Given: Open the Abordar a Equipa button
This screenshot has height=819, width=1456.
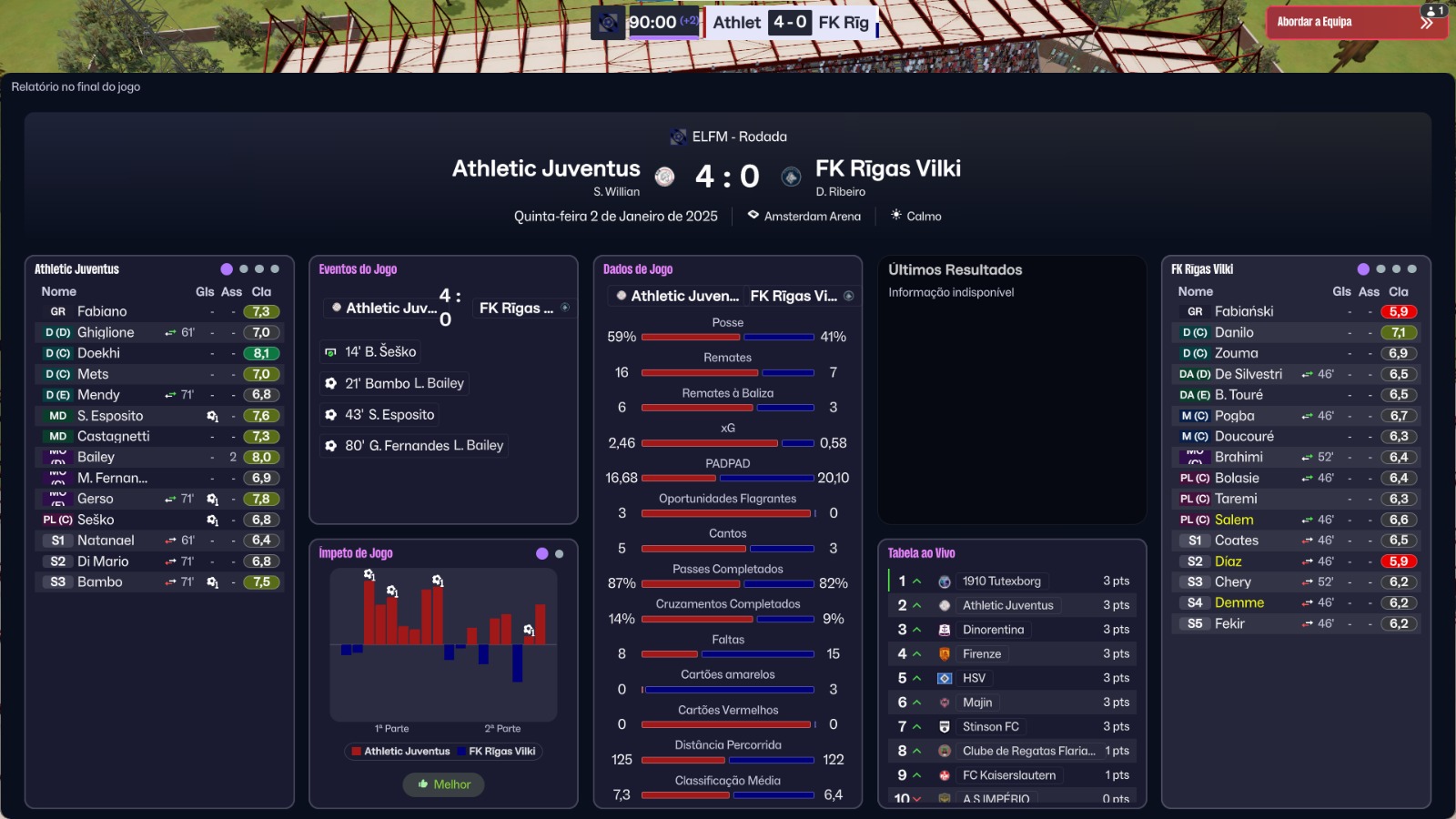Looking at the screenshot, I should point(1343,22).
